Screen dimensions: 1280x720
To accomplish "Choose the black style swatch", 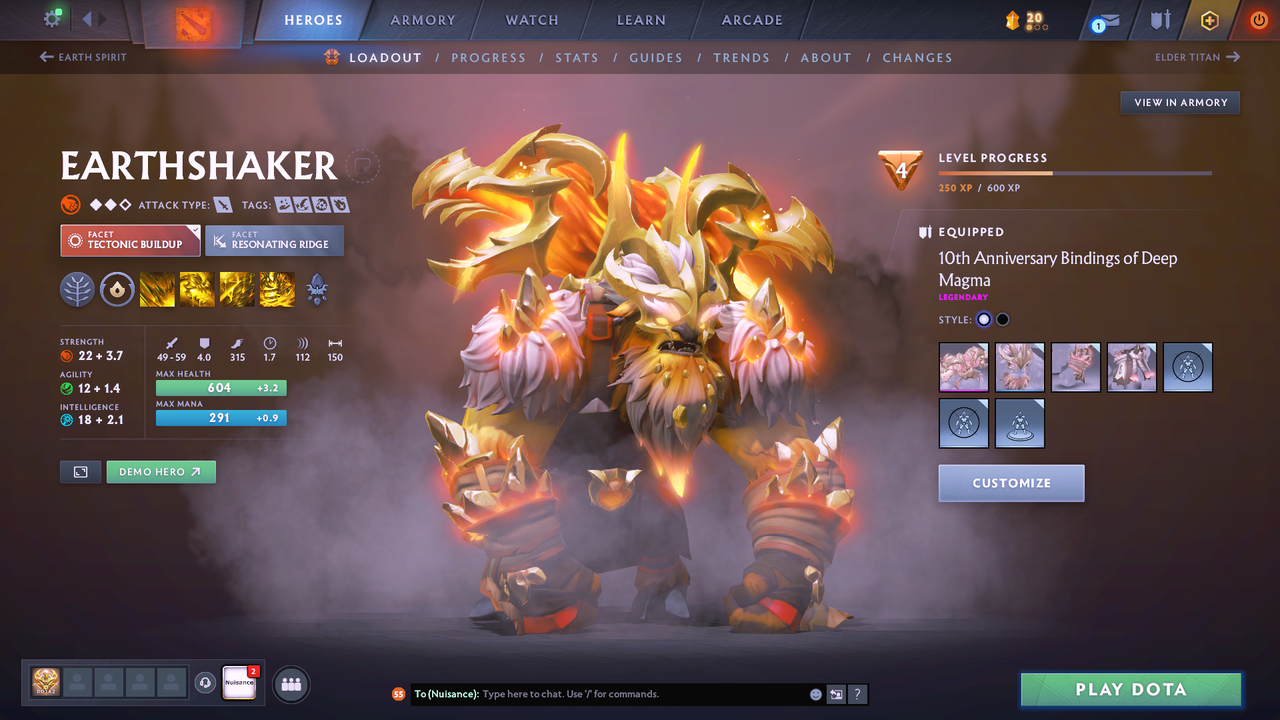I will point(1003,320).
